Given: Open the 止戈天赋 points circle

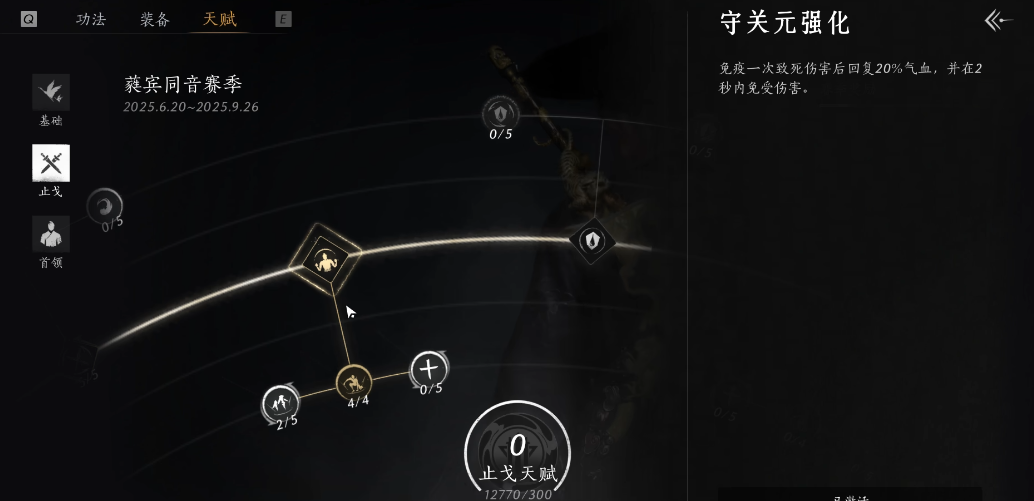Looking at the screenshot, I should pyautogui.click(x=517, y=452).
